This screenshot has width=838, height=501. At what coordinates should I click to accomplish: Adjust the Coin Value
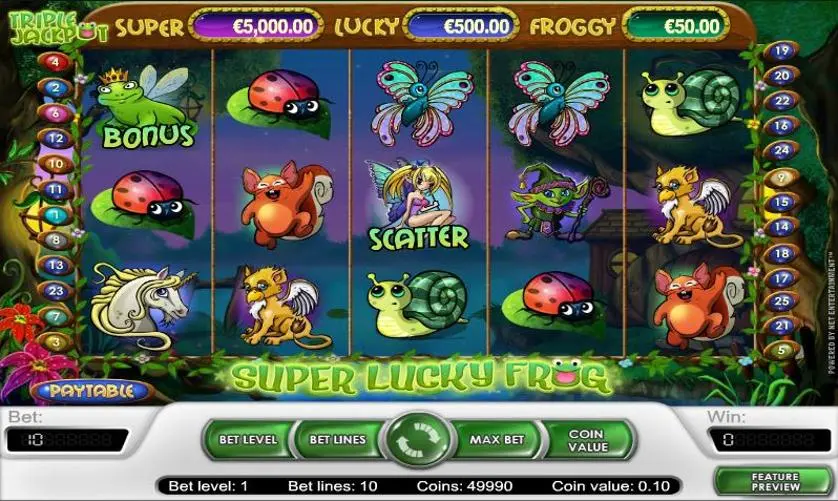[x=587, y=440]
